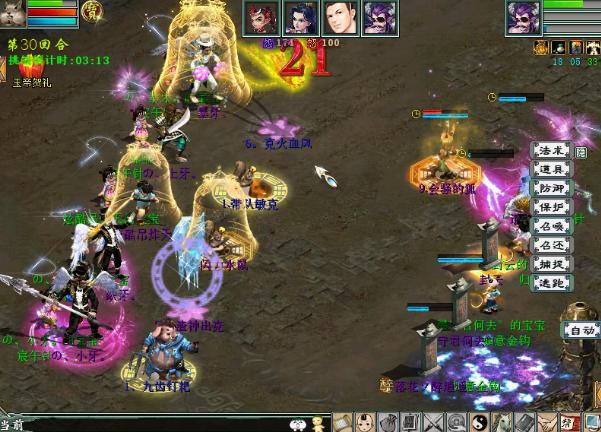The image size is (601, 432).
Task: Flee battle with the 逃跑 button
Action: point(551,283)
